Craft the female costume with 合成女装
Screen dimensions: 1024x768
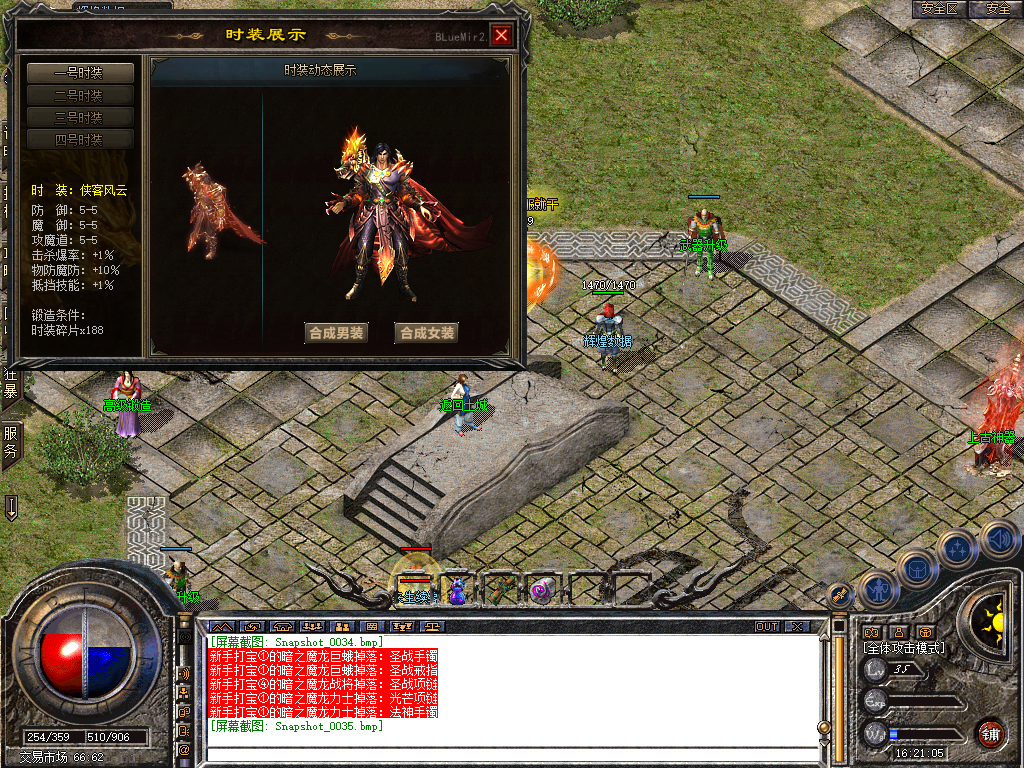tap(426, 333)
